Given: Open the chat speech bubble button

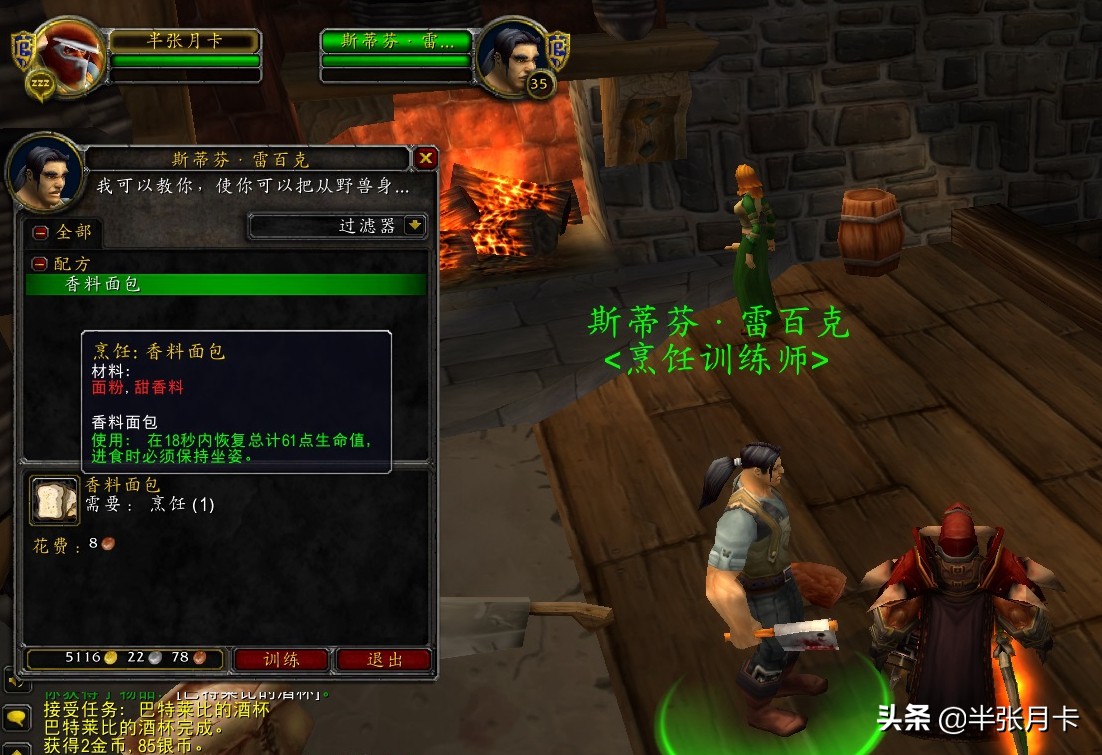Looking at the screenshot, I should pos(16,716).
